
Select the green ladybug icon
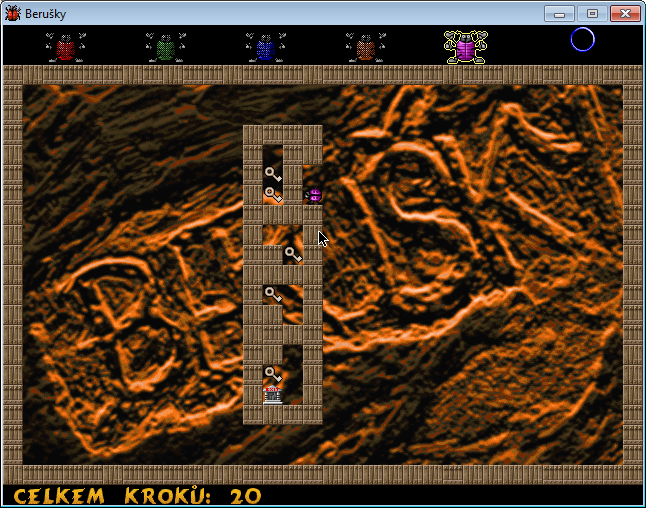166,47
